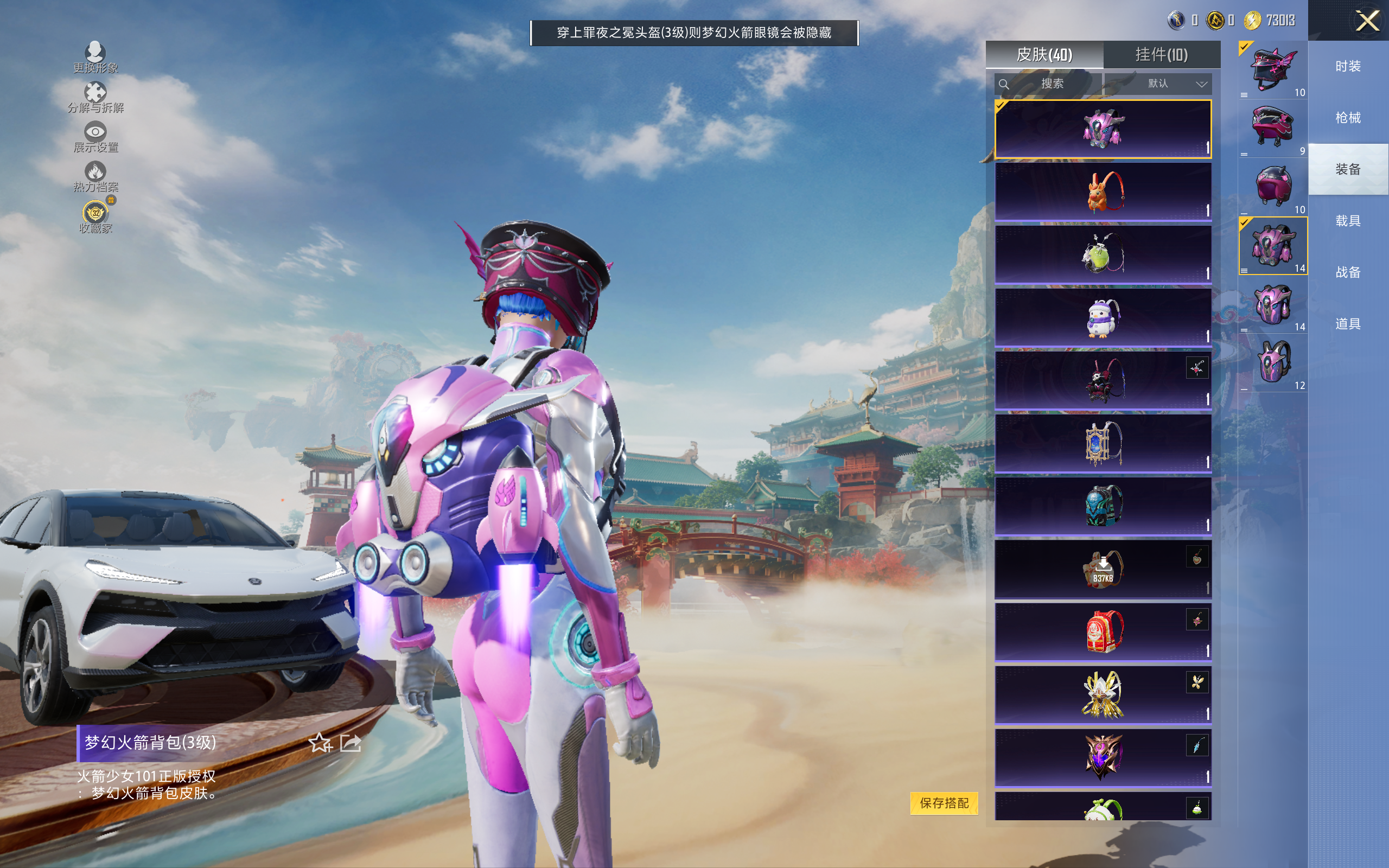Choose the red school backpack skin
The height and width of the screenshot is (868, 1389).
click(x=1103, y=632)
